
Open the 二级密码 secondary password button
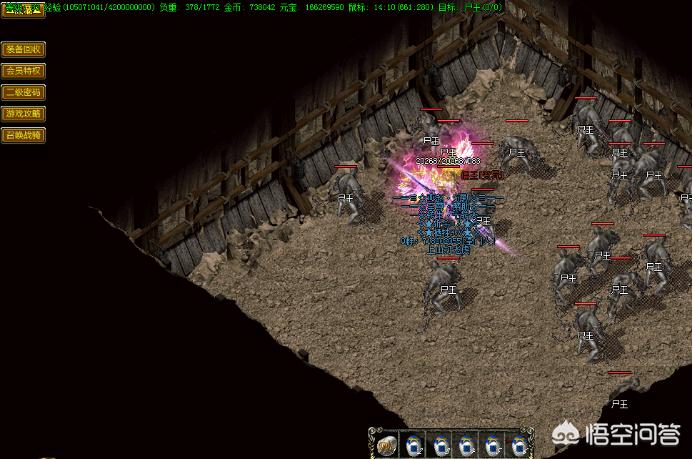23,92
